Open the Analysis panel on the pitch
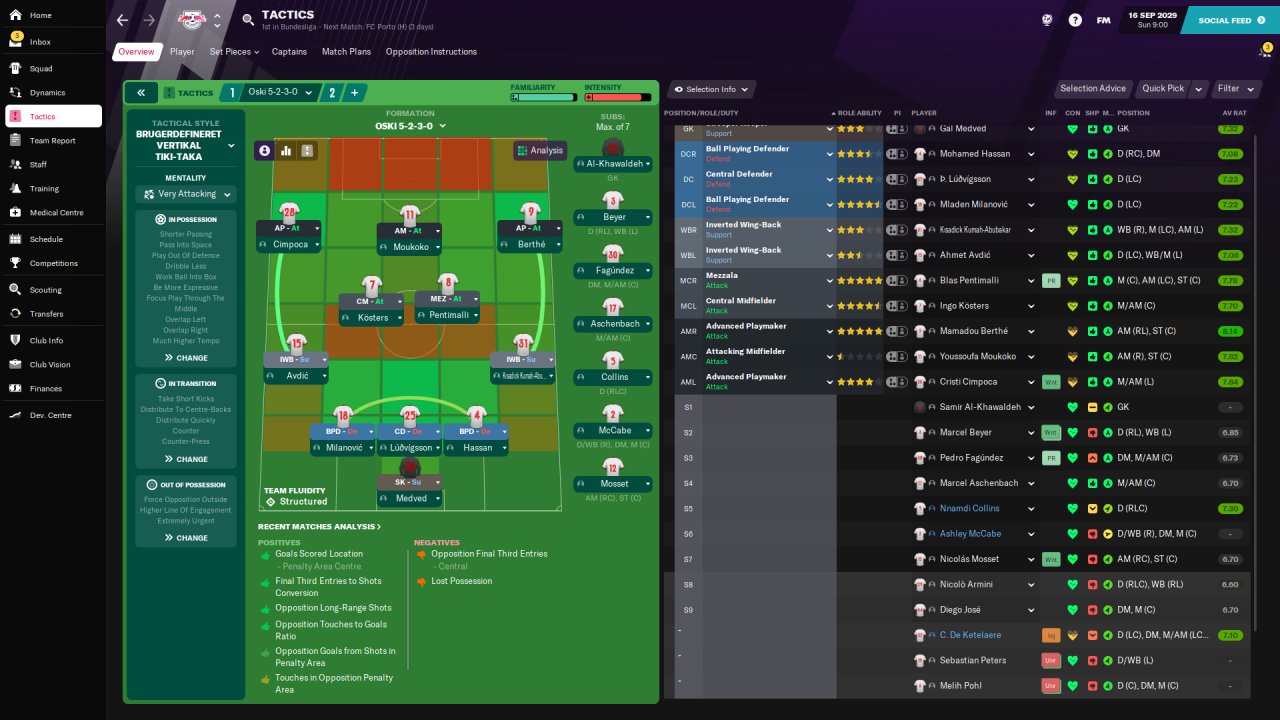 tap(540, 150)
